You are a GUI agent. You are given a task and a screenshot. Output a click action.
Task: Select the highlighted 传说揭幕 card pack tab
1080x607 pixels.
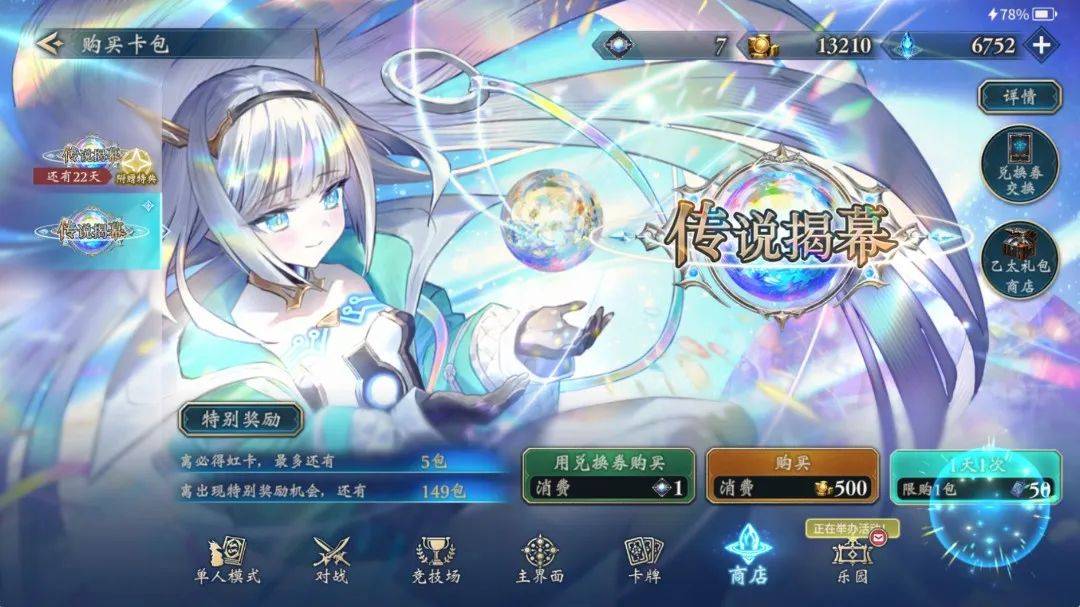93,230
